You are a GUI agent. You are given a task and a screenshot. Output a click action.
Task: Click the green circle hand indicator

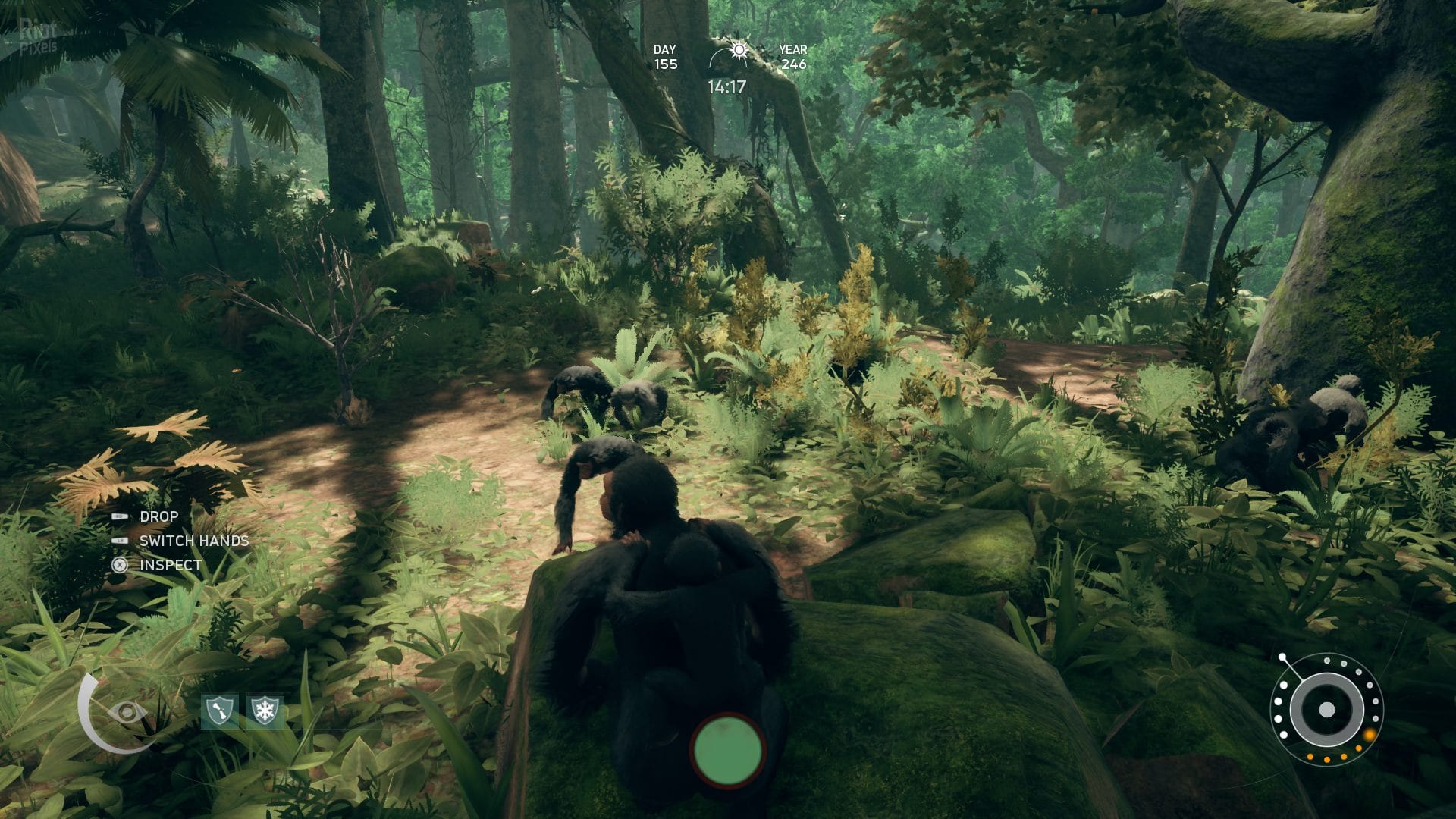tap(727, 751)
